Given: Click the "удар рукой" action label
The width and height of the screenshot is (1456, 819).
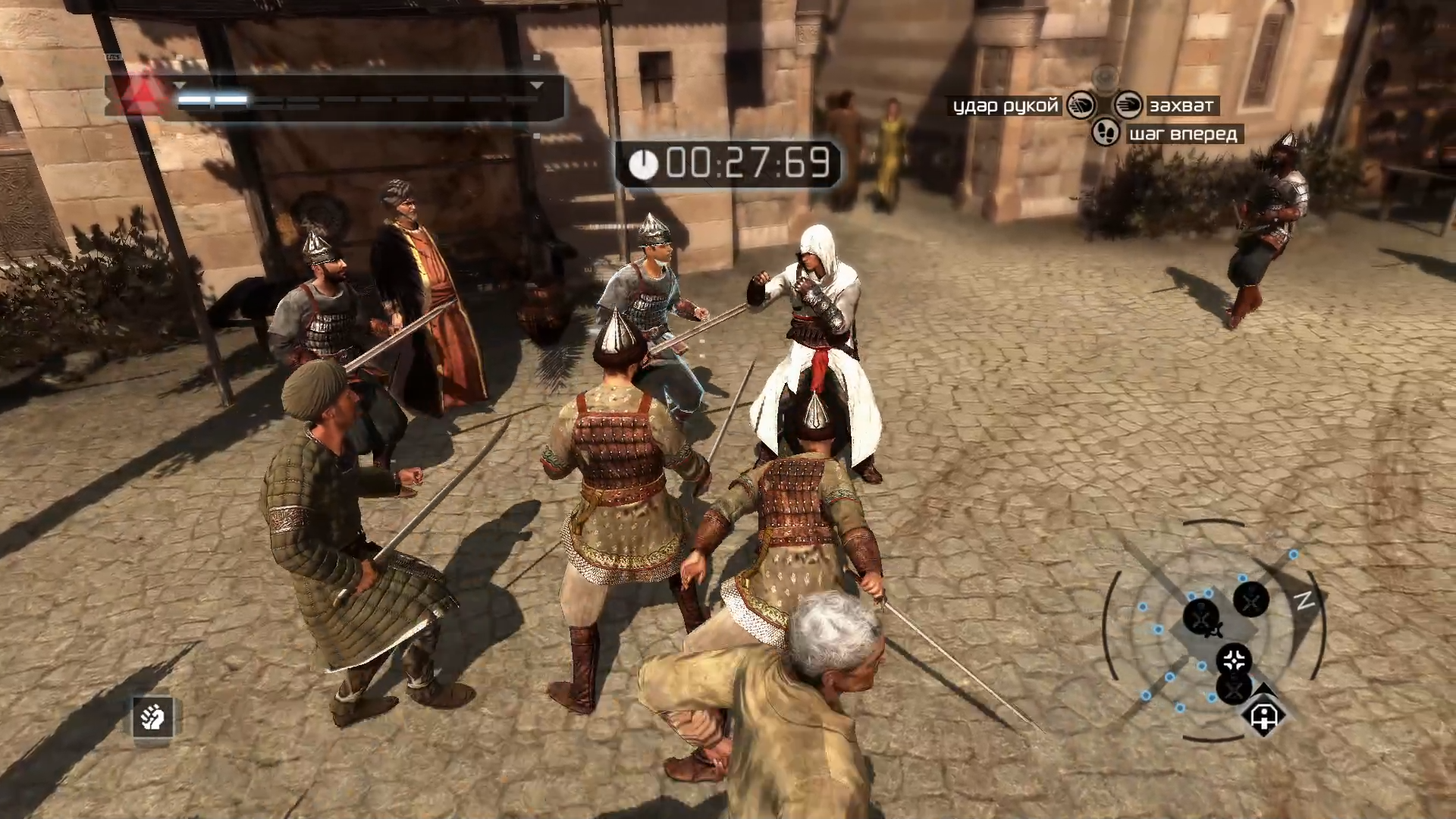Looking at the screenshot, I should coord(1005,106).
